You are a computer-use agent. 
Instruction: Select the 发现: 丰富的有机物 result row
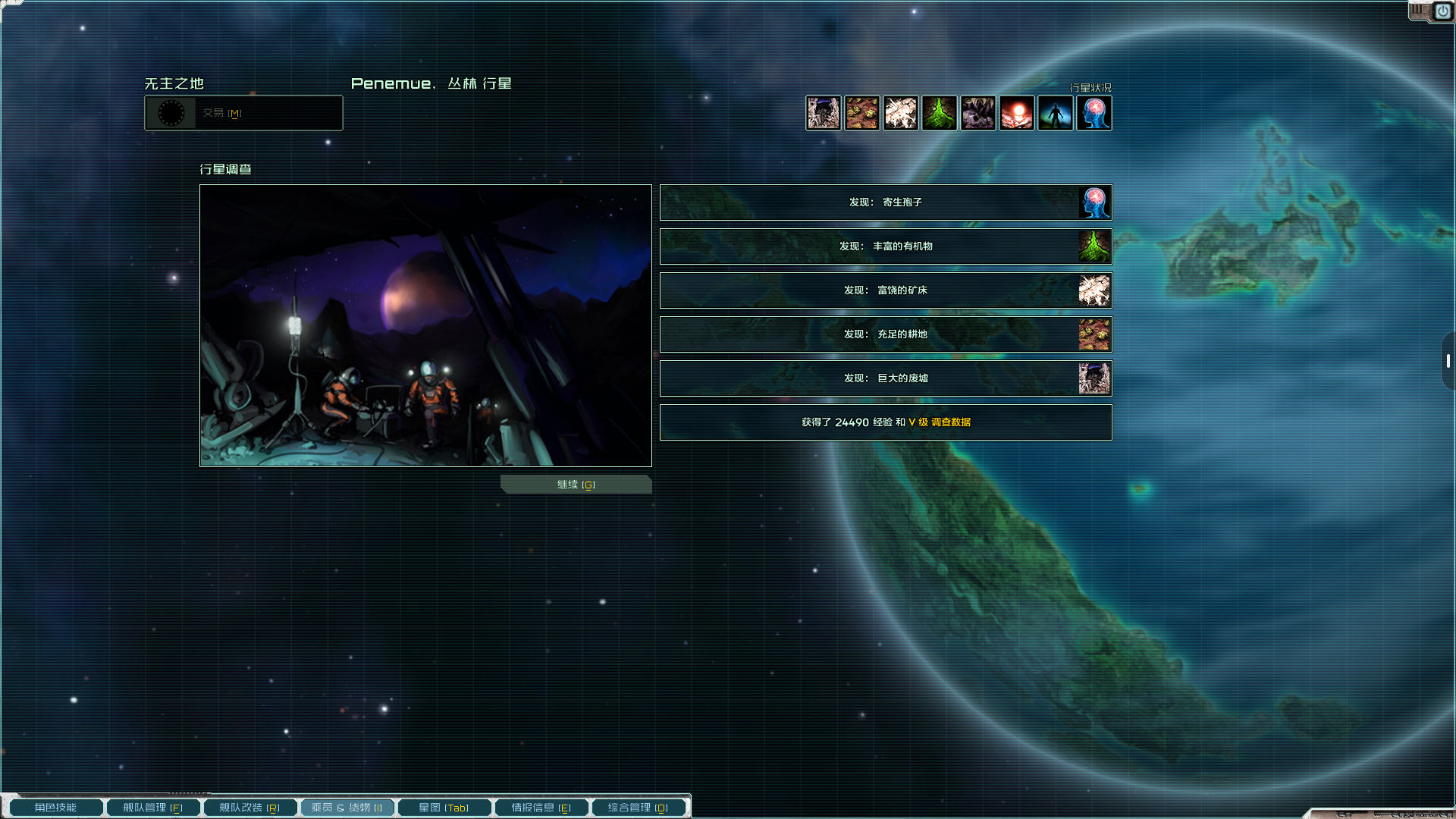coord(885,246)
